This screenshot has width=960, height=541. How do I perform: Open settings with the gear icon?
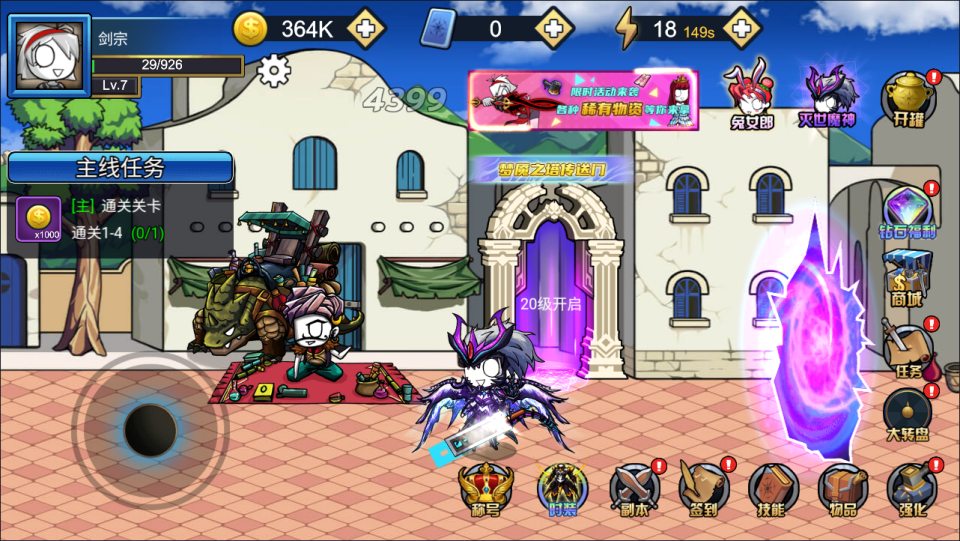pos(273,70)
